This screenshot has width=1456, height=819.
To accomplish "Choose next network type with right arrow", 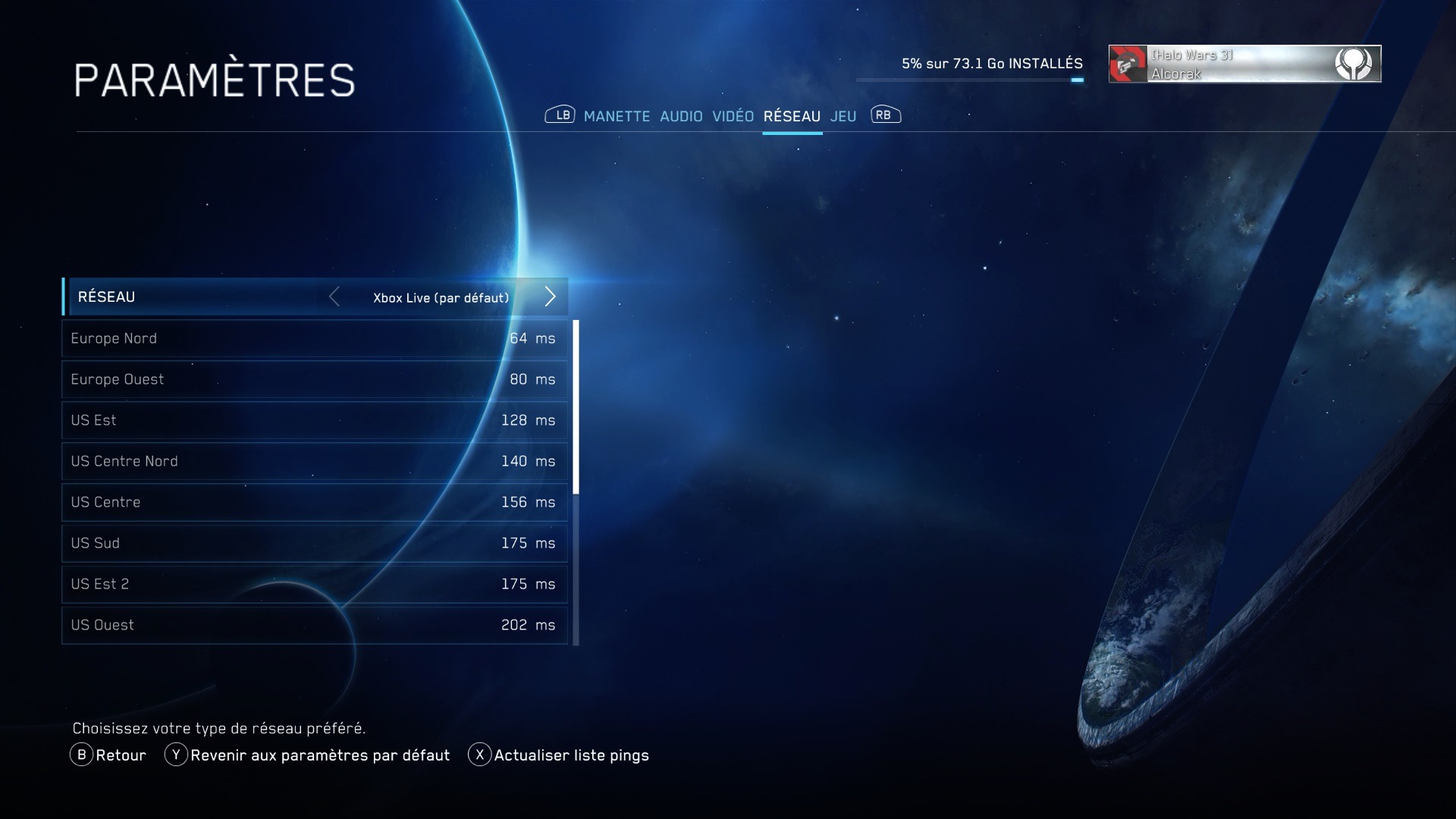I will (551, 297).
